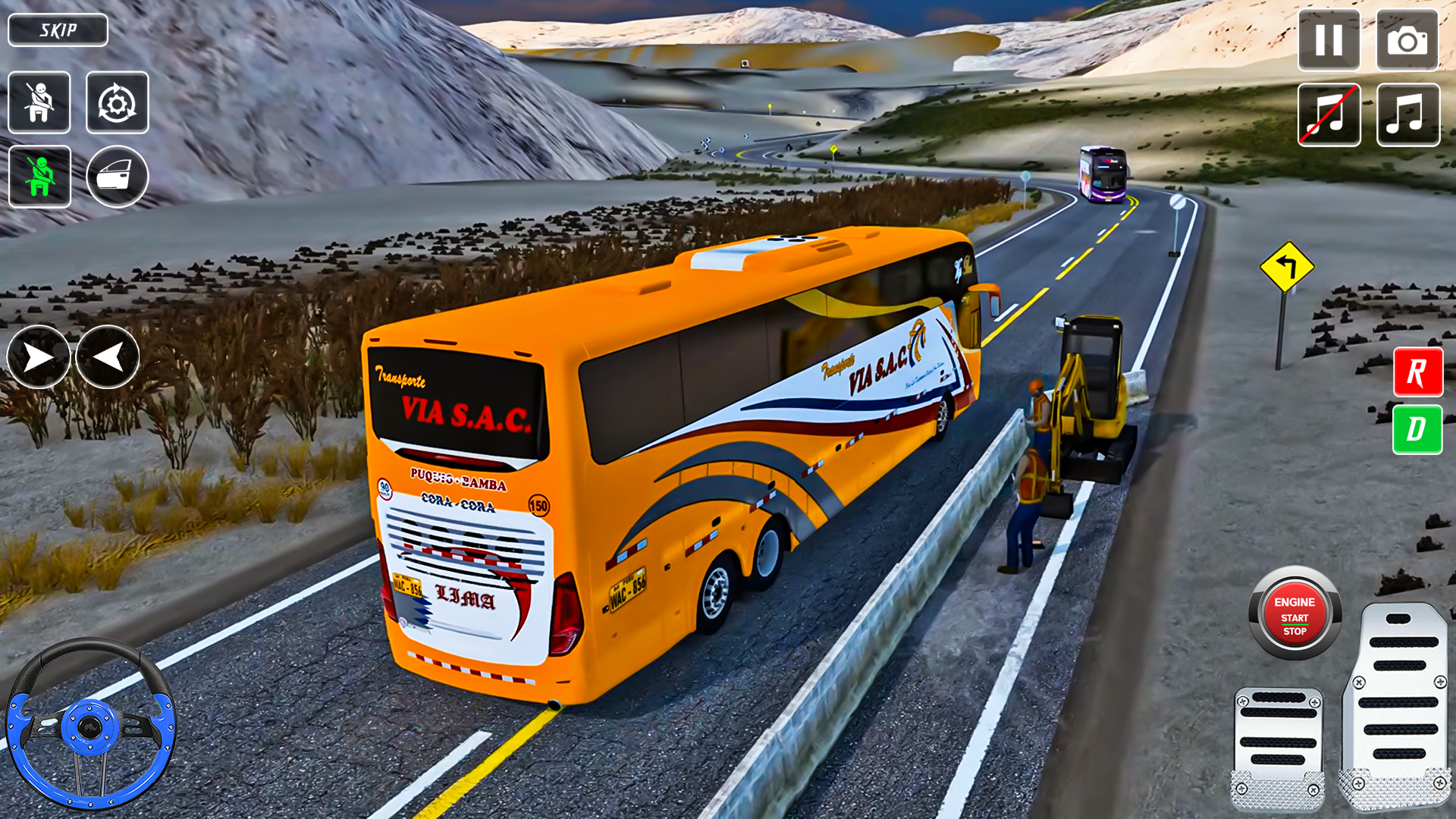Steer left with the left arrow button
This screenshot has width=1456, height=819.
point(108,357)
